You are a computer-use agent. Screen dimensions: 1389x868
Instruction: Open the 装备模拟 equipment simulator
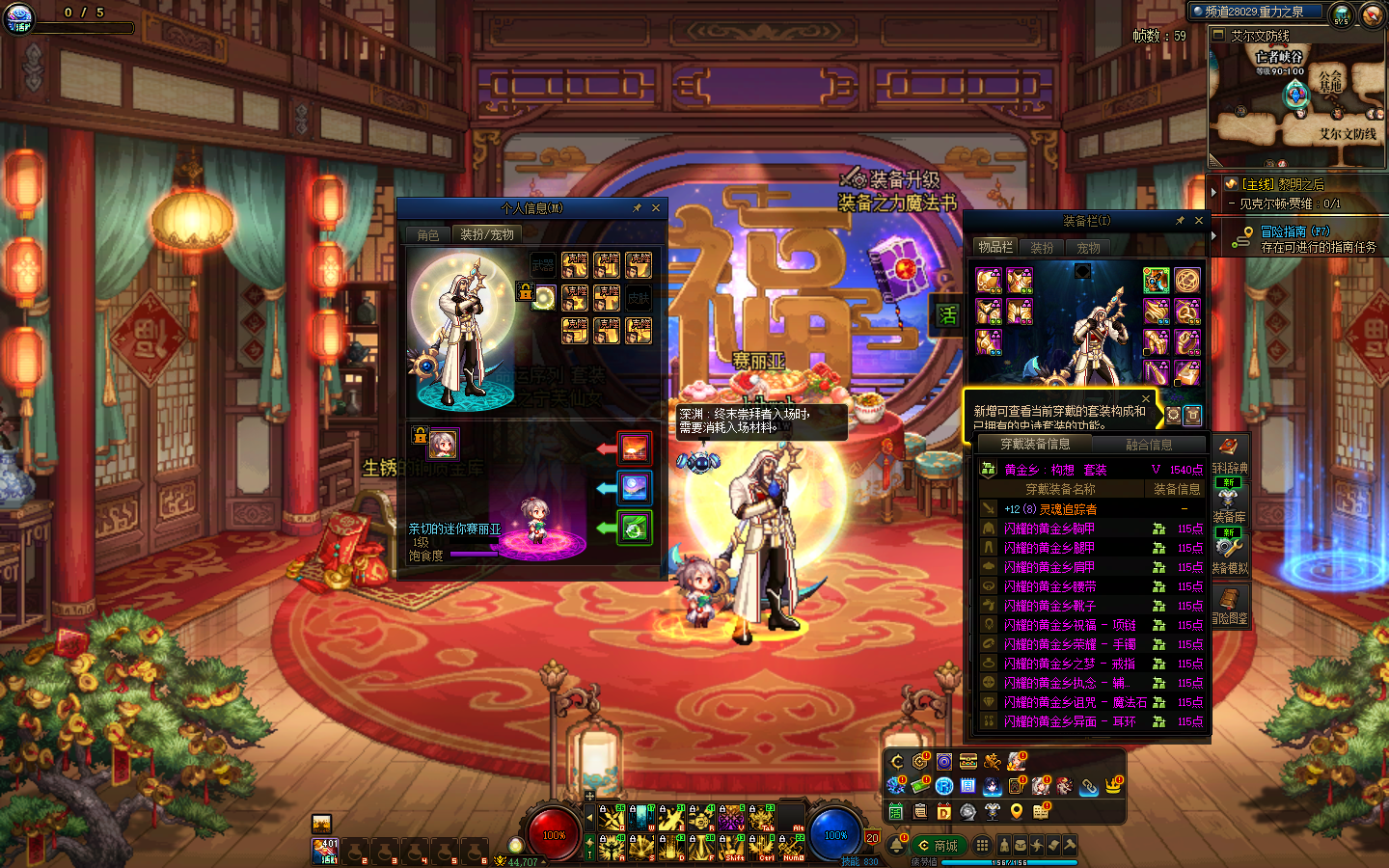click(1230, 555)
